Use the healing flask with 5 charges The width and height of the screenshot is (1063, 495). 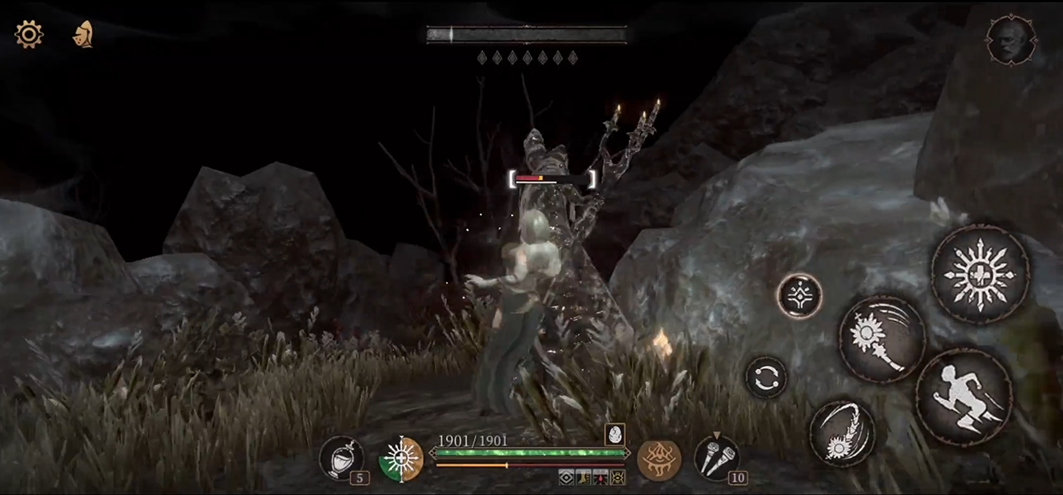click(x=342, y=459)
